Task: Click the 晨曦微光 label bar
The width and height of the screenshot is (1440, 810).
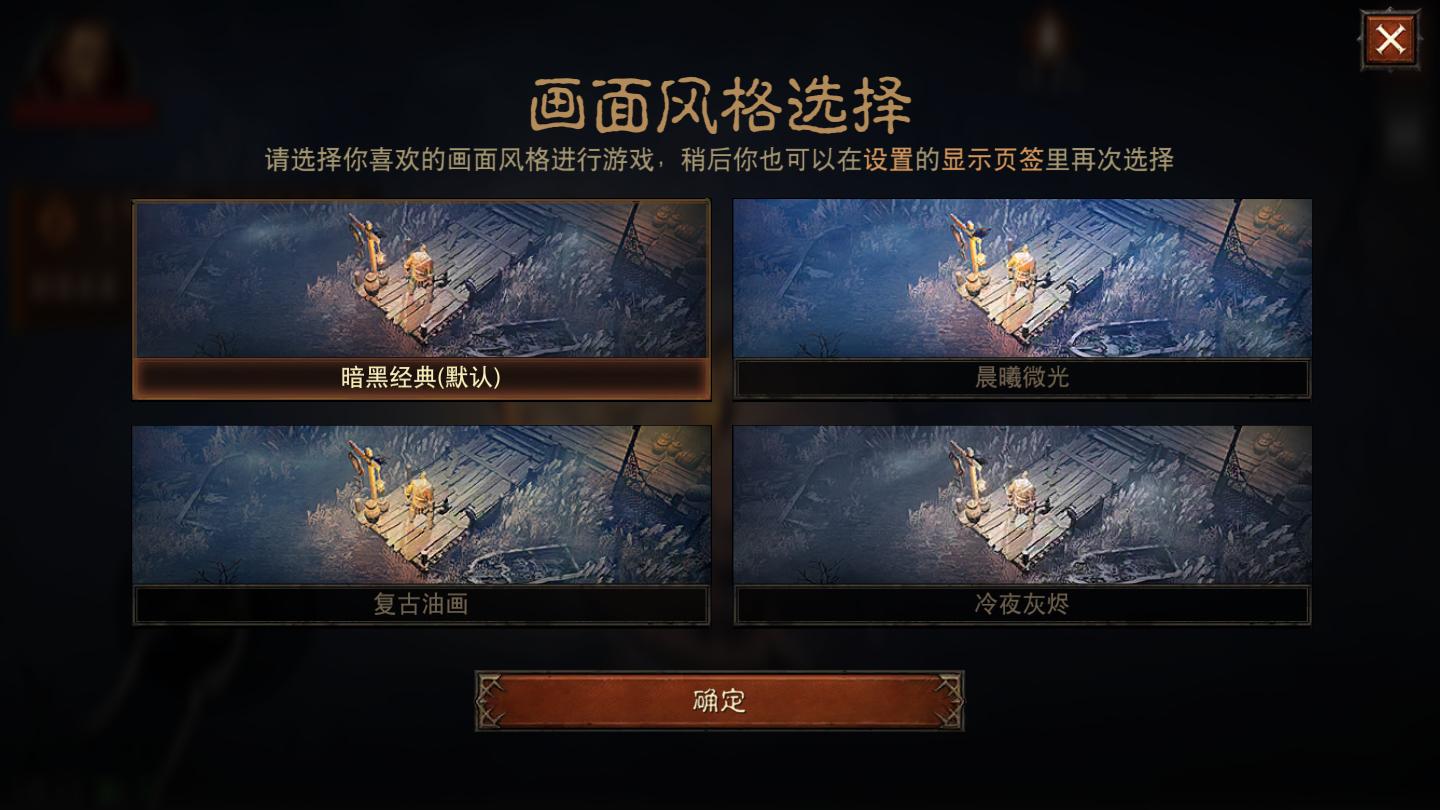Action: (1020, 380)
